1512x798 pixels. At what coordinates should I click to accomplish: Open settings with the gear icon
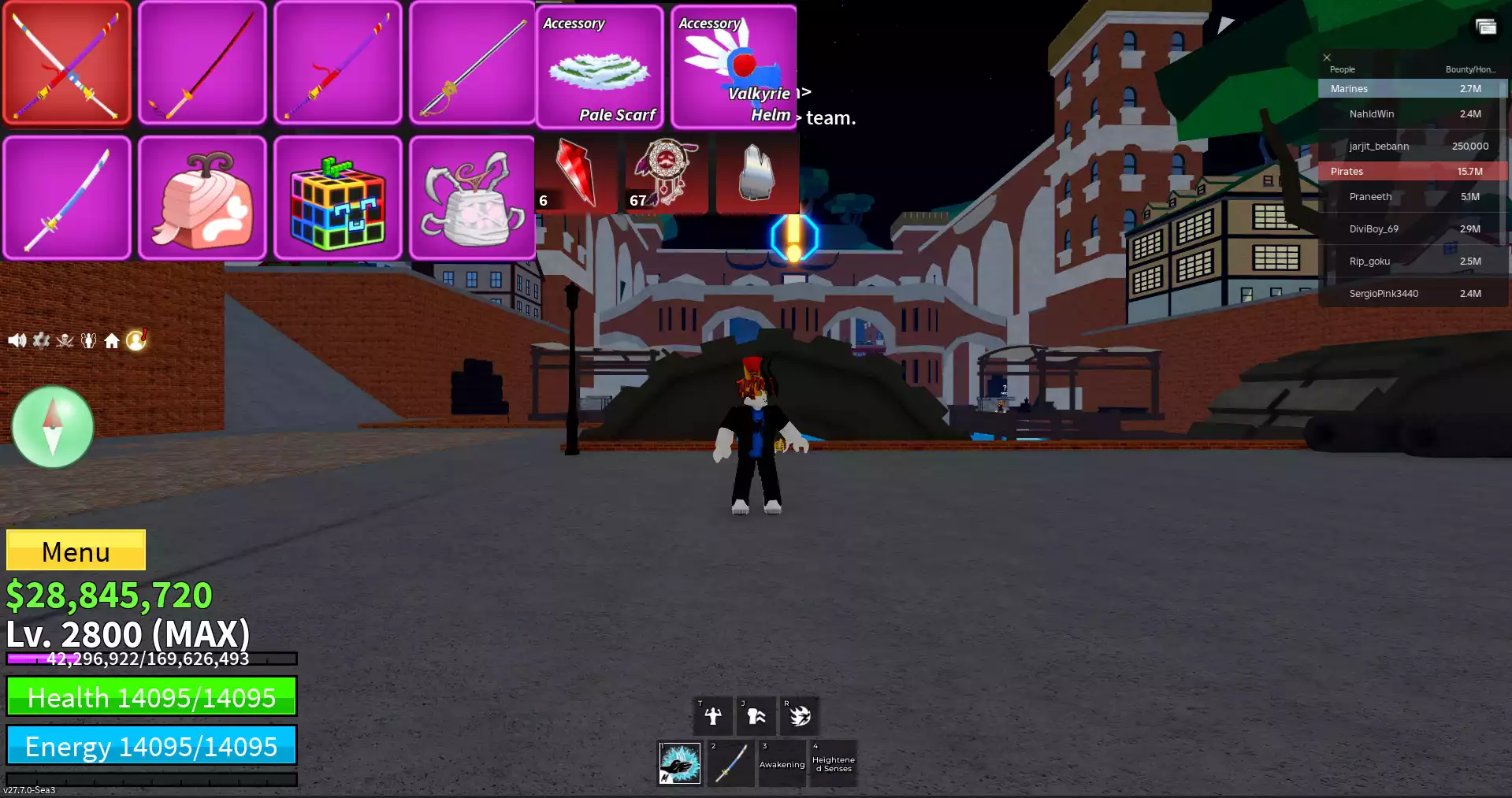(41, 340)
